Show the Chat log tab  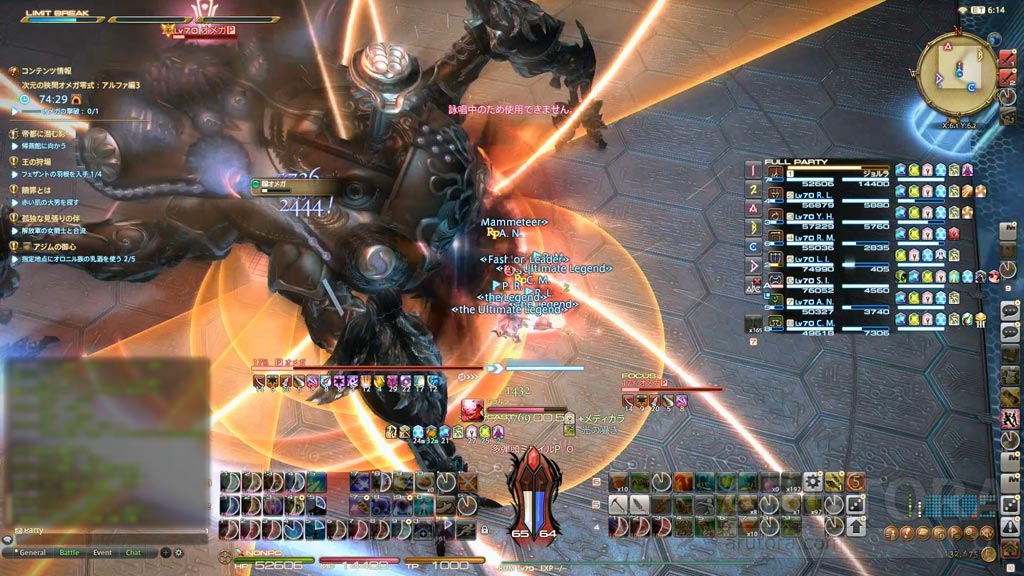[133, 552]
